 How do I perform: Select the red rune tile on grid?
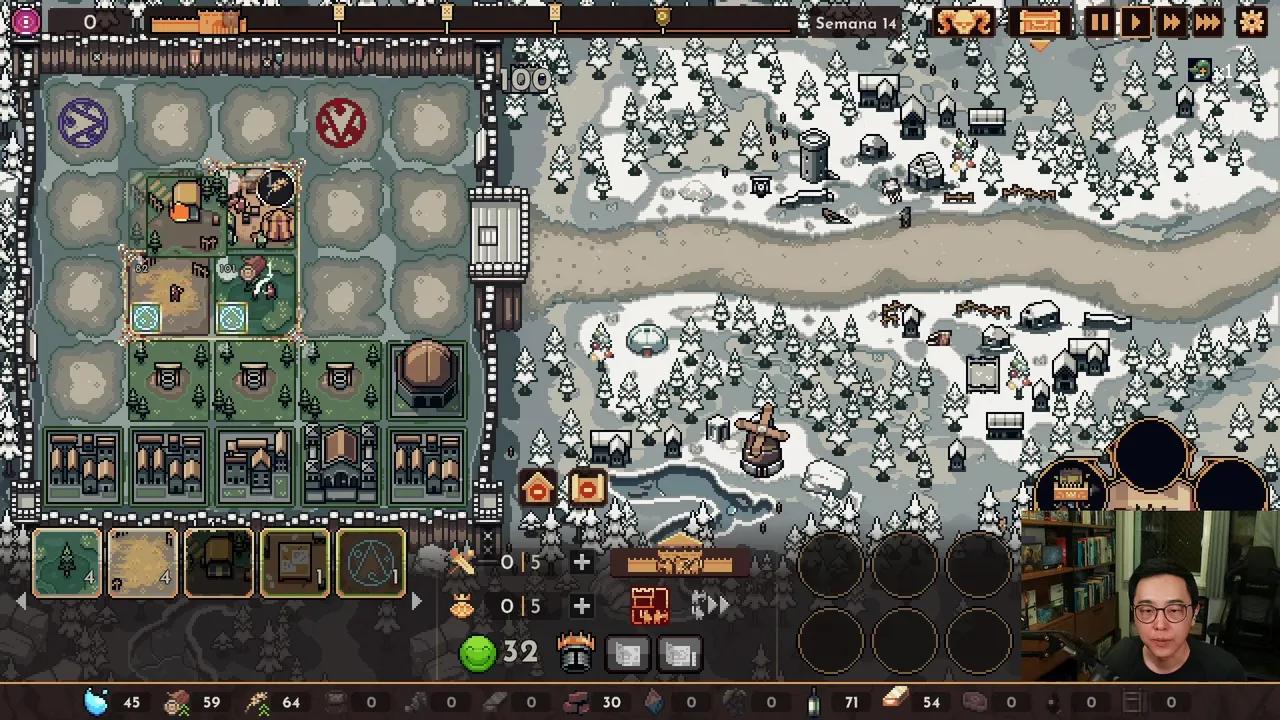[x=341, y=123]
